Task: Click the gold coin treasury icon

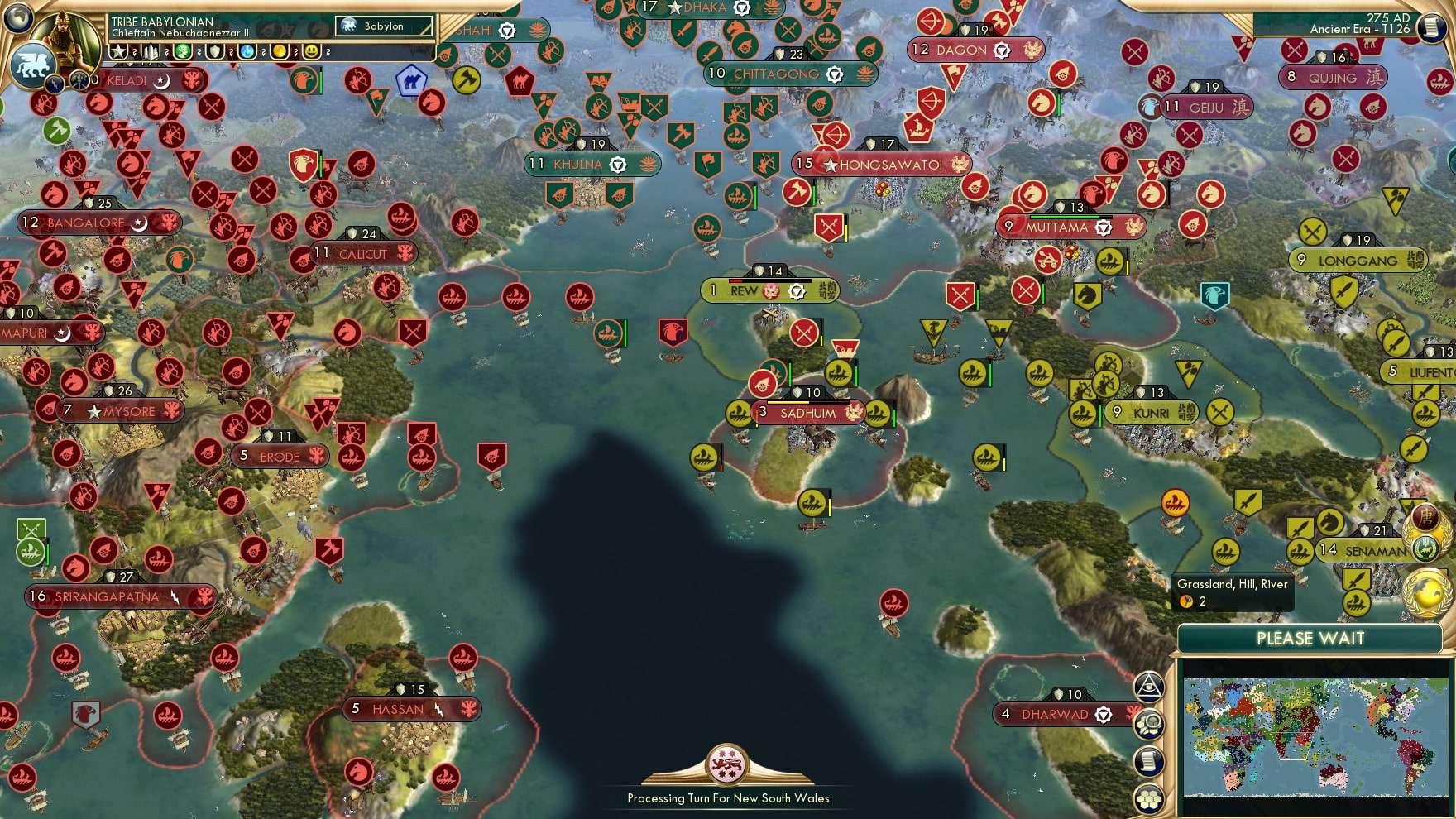Action: pos(278,52)
